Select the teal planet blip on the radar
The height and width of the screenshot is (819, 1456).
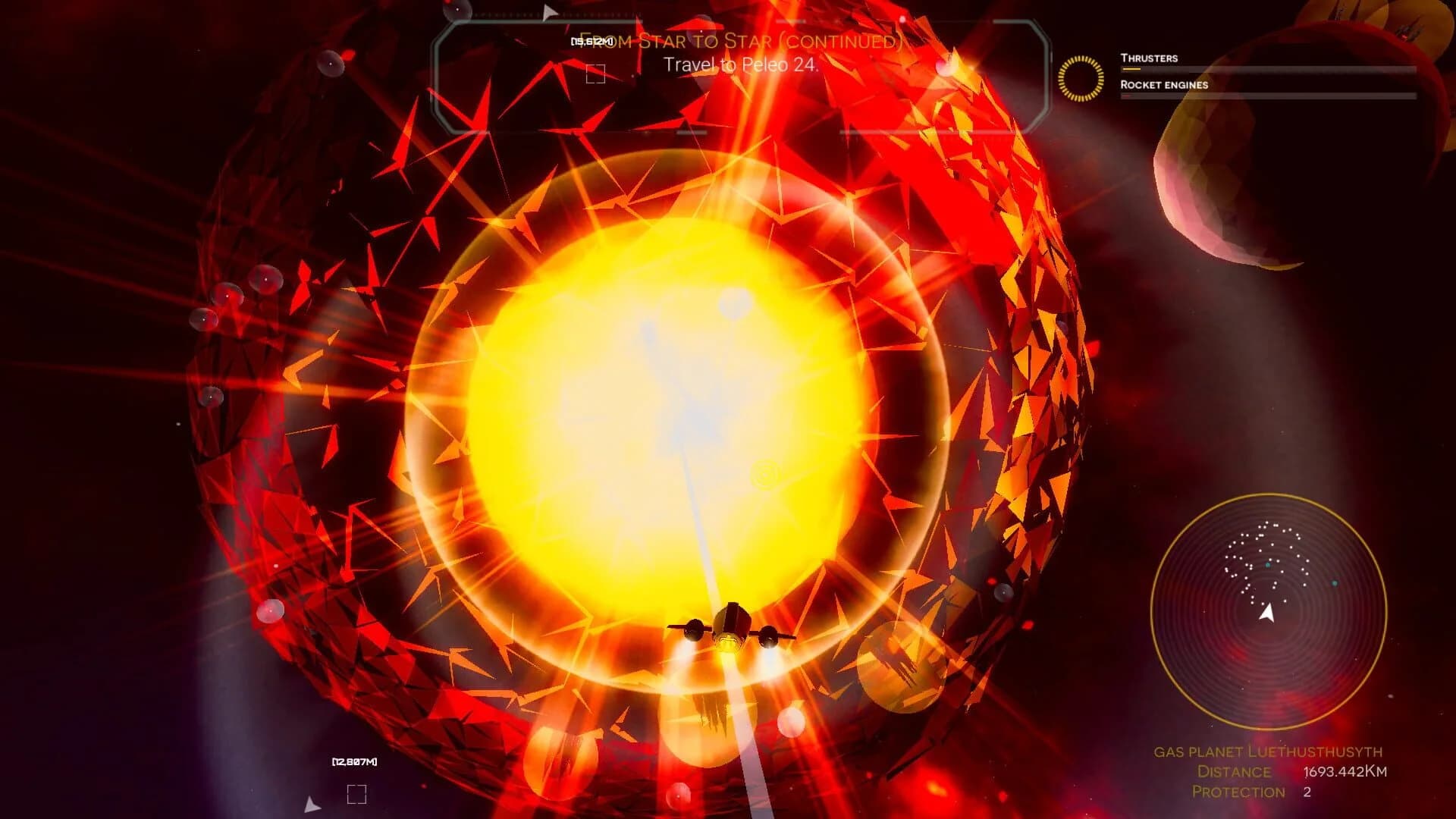1335,583
